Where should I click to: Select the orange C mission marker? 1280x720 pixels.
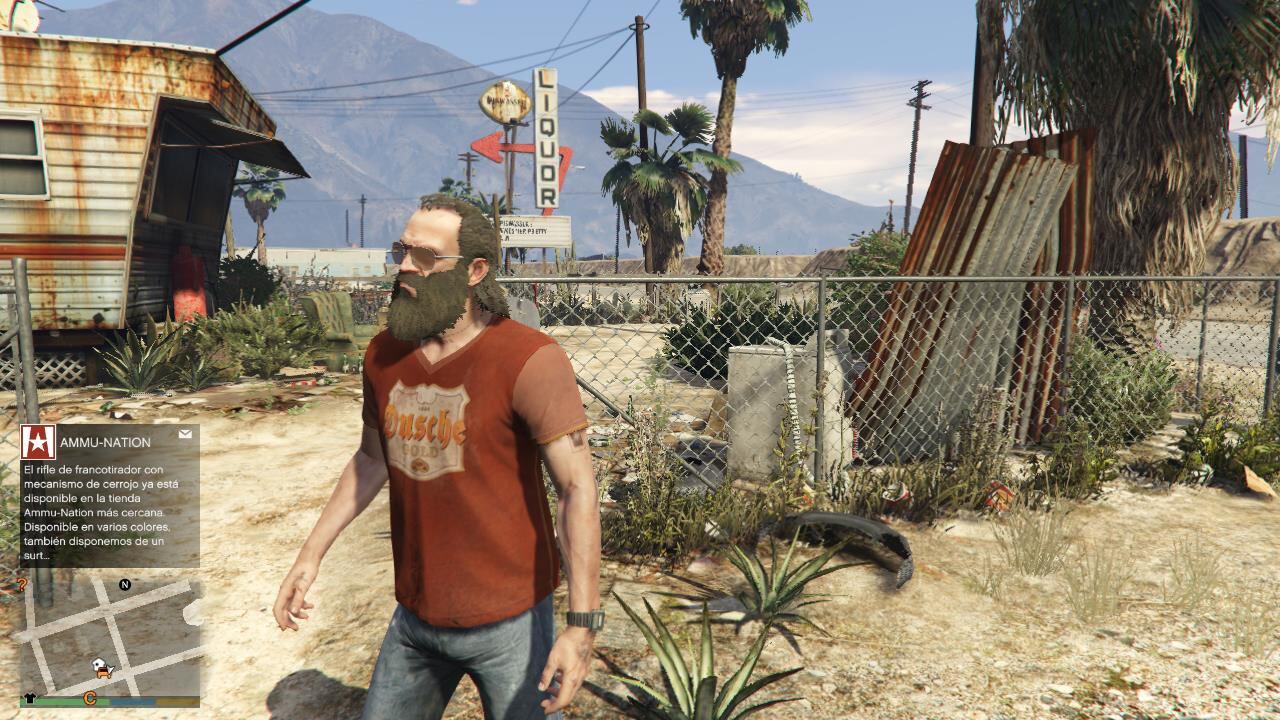pos(90,698)
